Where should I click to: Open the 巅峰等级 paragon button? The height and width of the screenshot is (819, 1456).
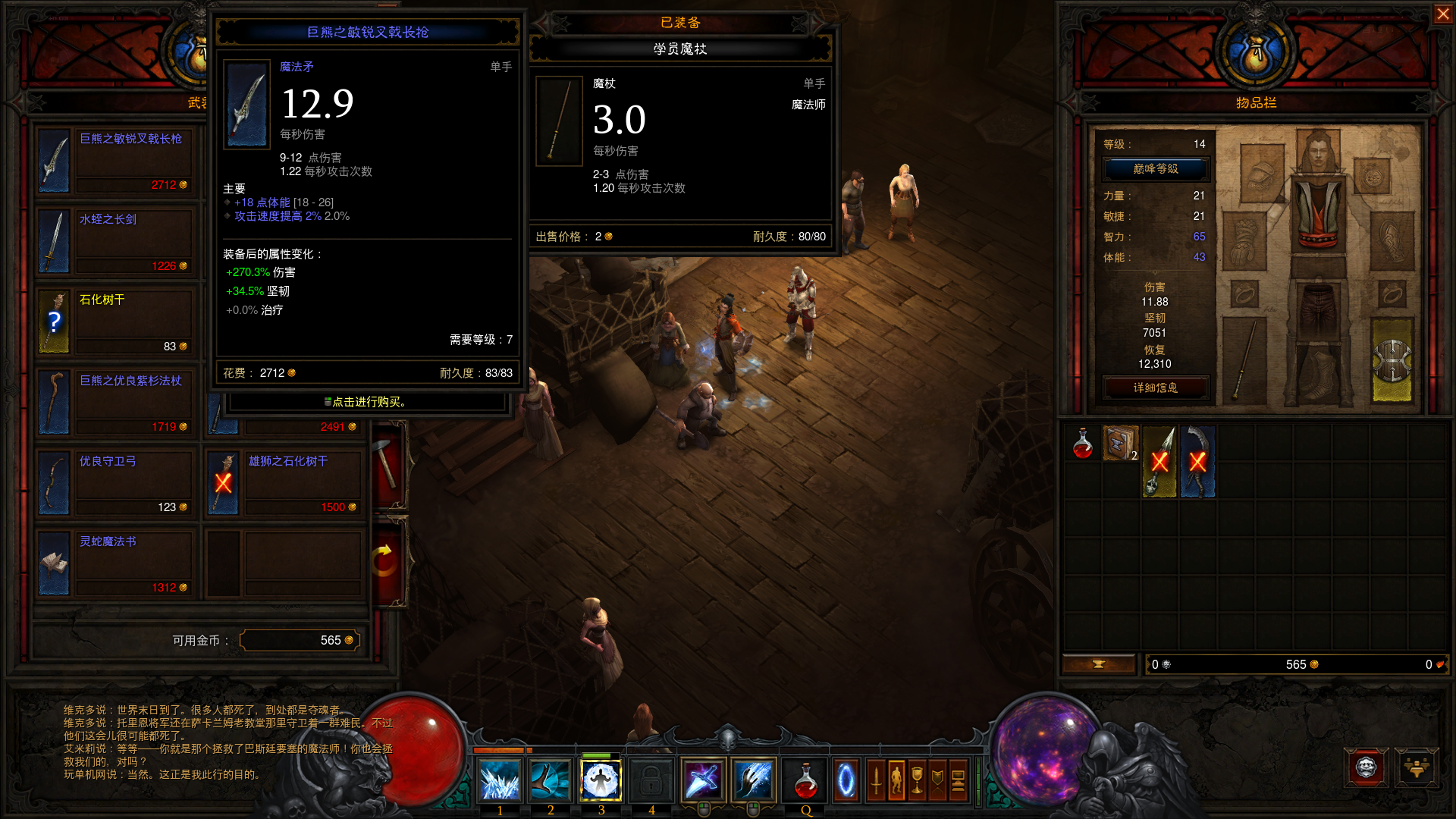click(x=1155, y=169)
